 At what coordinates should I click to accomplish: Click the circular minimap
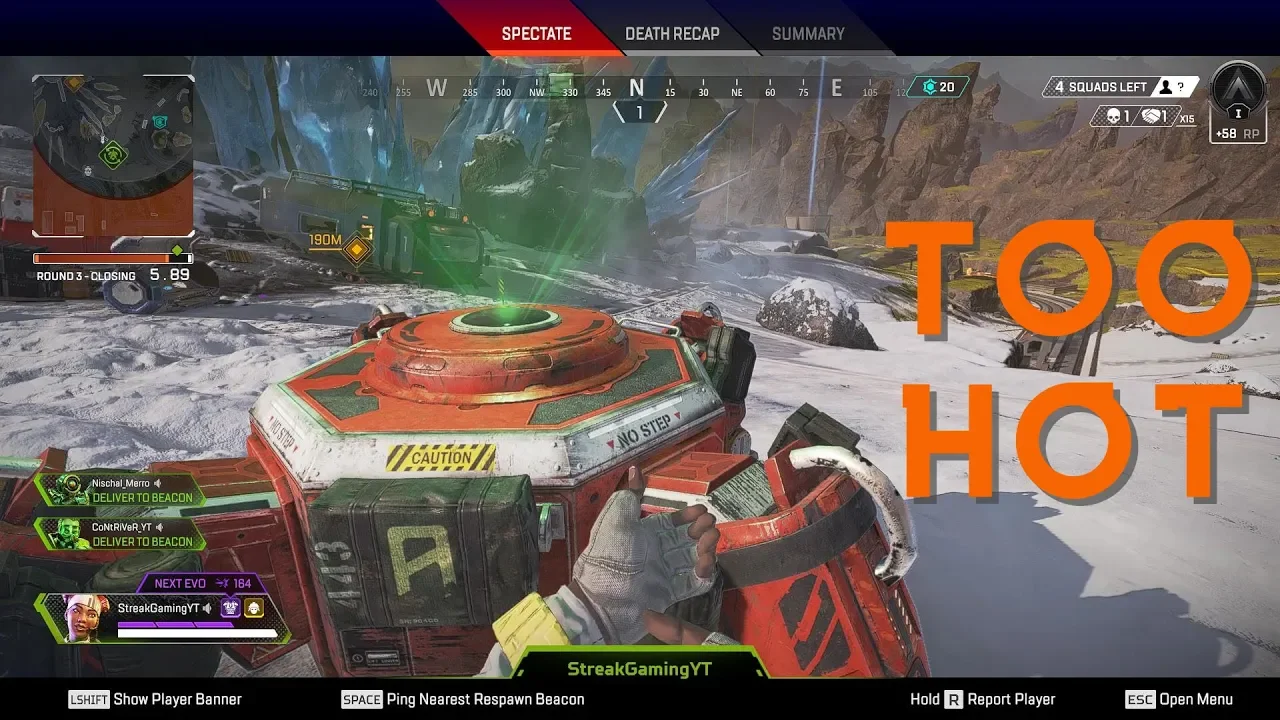pos(113,155)
